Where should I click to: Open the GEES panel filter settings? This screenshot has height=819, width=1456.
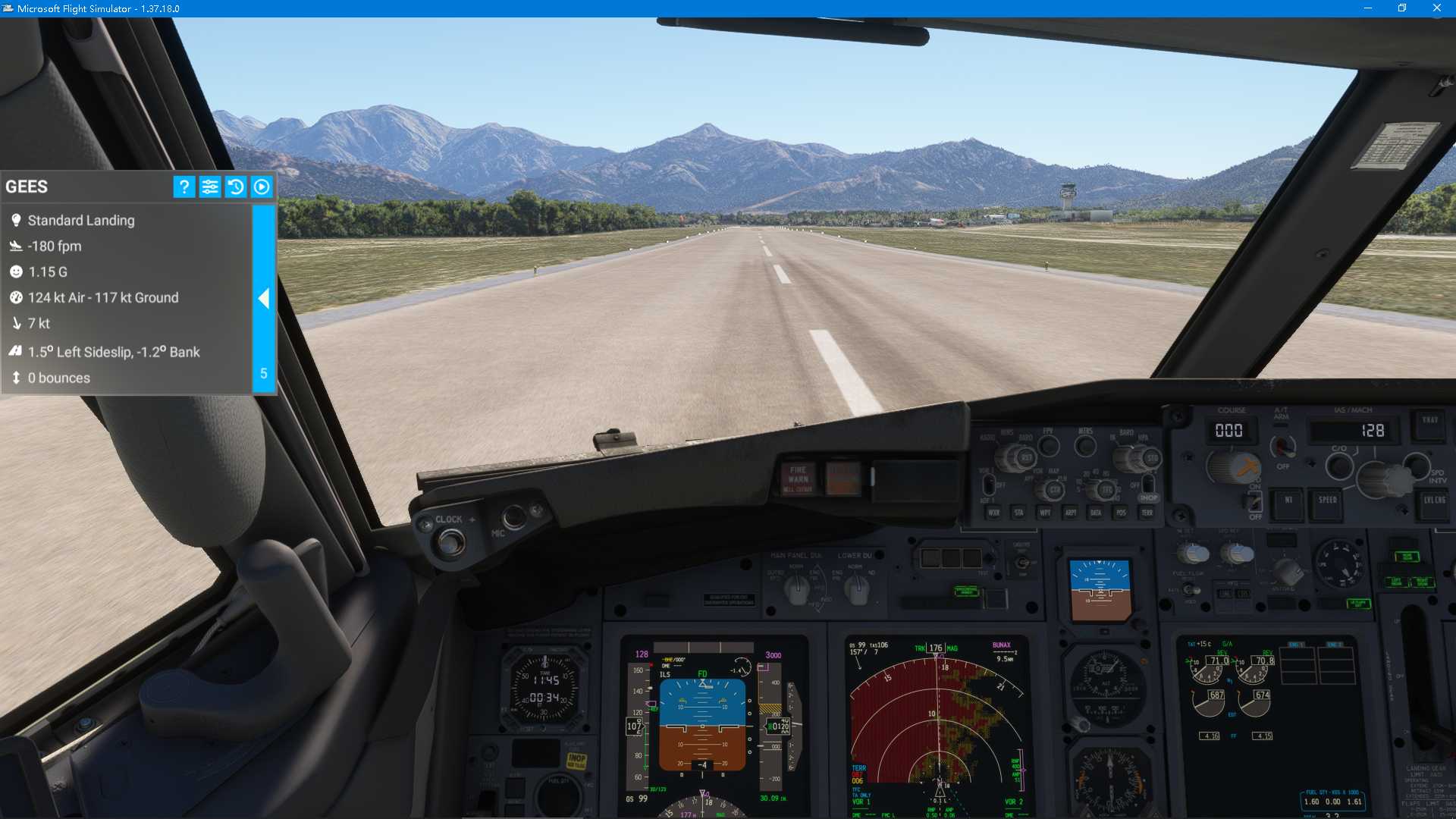click(x=209, y=187)
